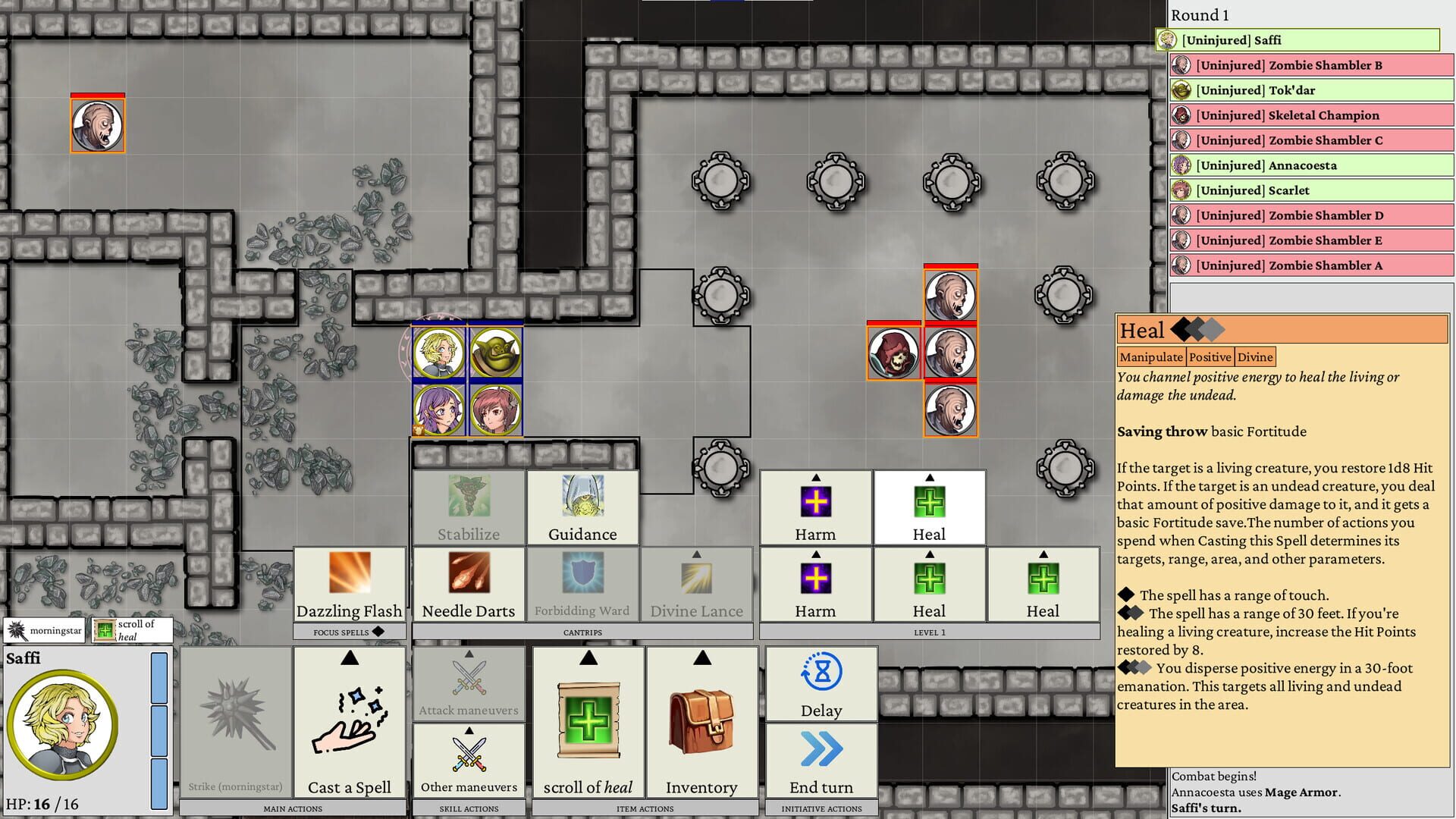Expand the arrow above the Harm spell
Viewport: 1456px width, 819px height.
[x=814, y=478]
